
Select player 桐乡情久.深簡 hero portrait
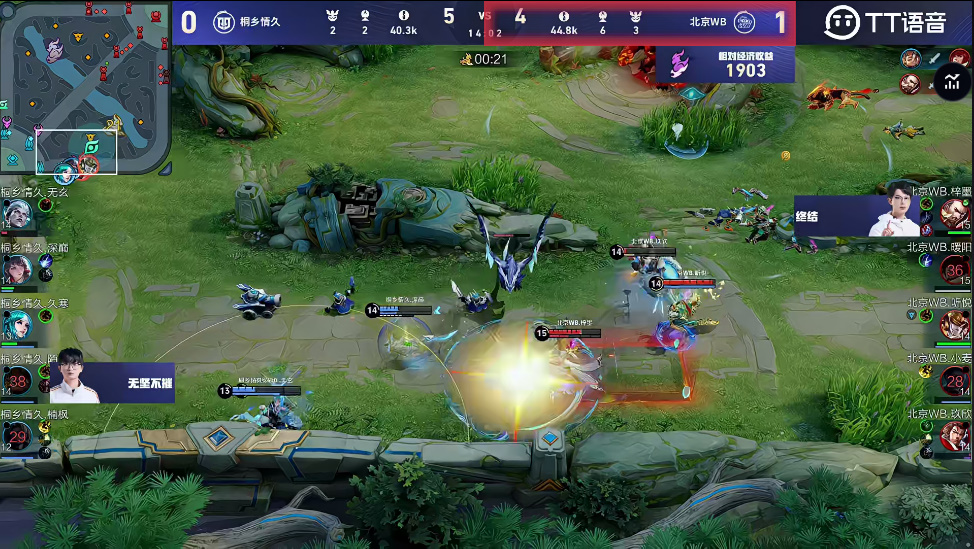pos(17,269)
